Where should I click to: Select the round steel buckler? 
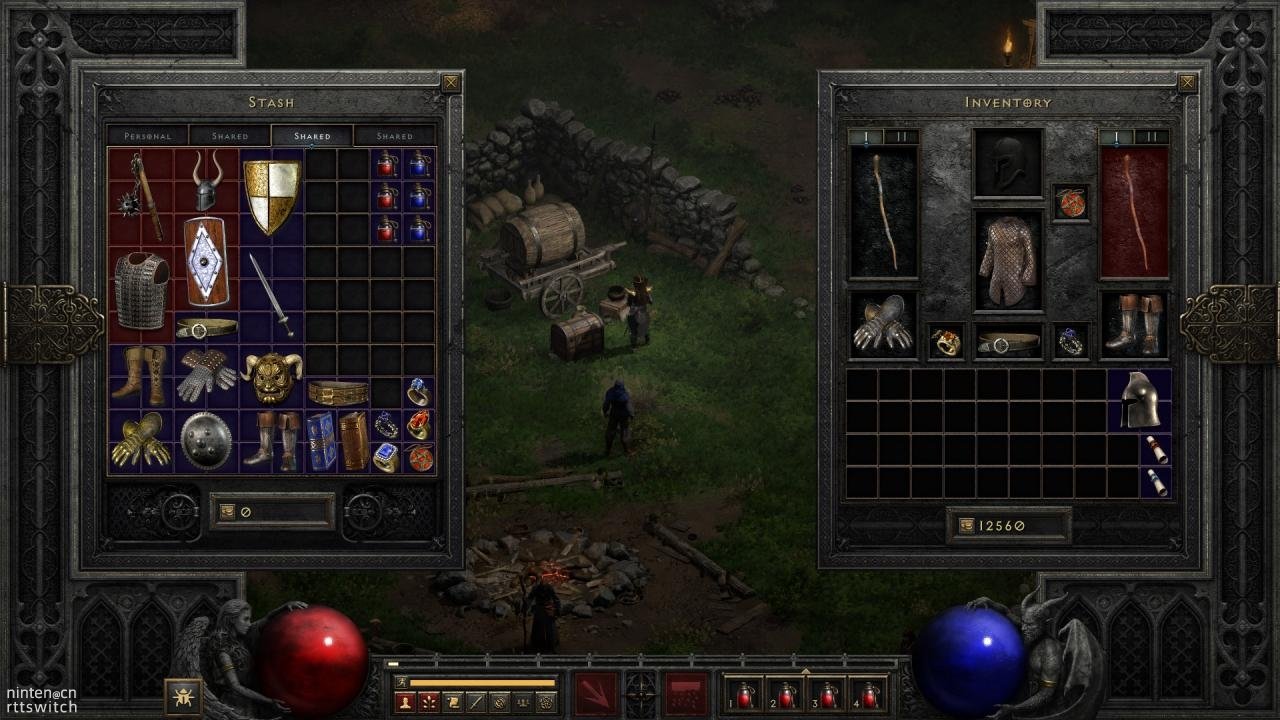pyautogui.click(x=206, y=440)
